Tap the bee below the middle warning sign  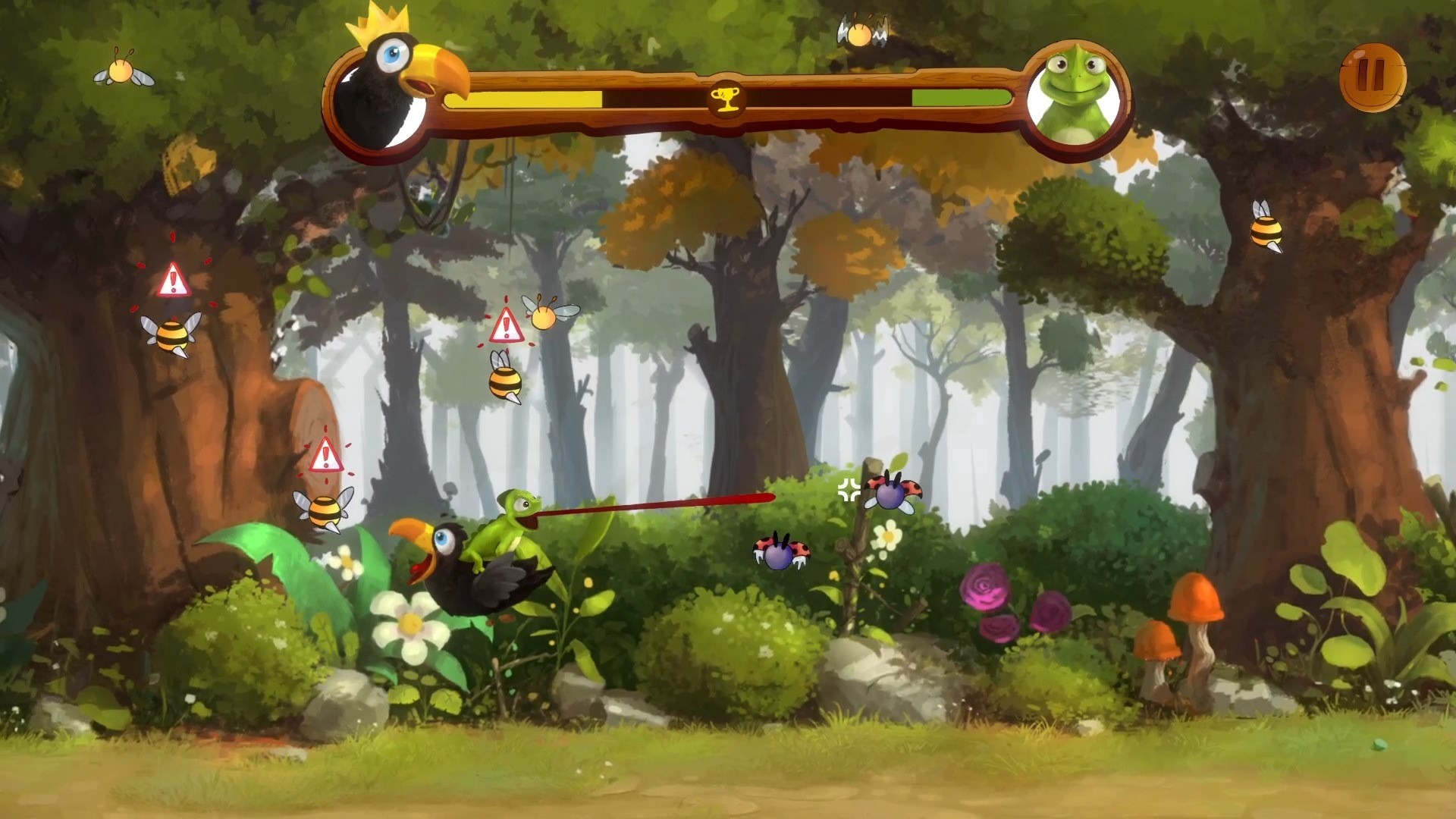tap(504, 383)
